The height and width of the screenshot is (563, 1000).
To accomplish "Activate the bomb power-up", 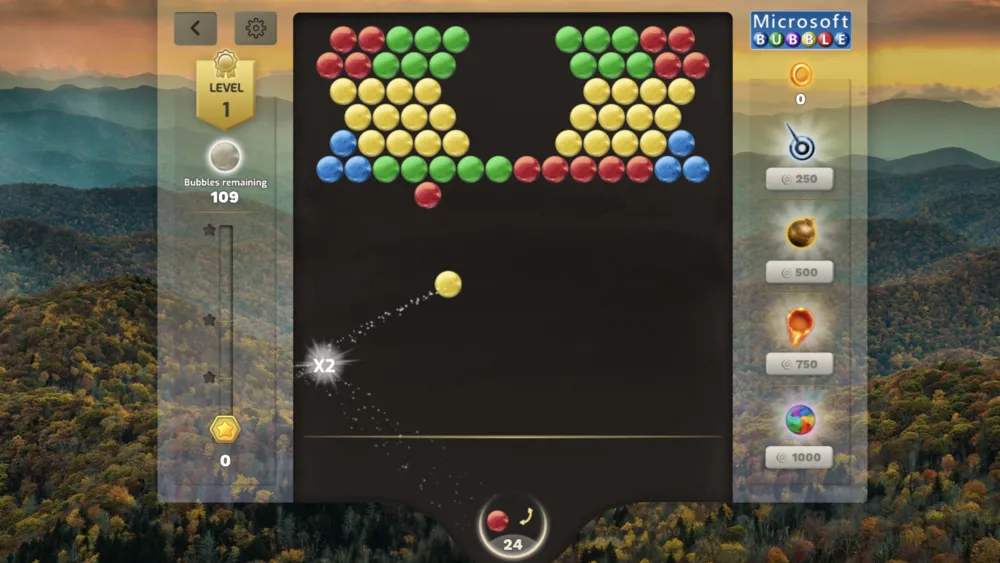I will click(x=800, y=234).
